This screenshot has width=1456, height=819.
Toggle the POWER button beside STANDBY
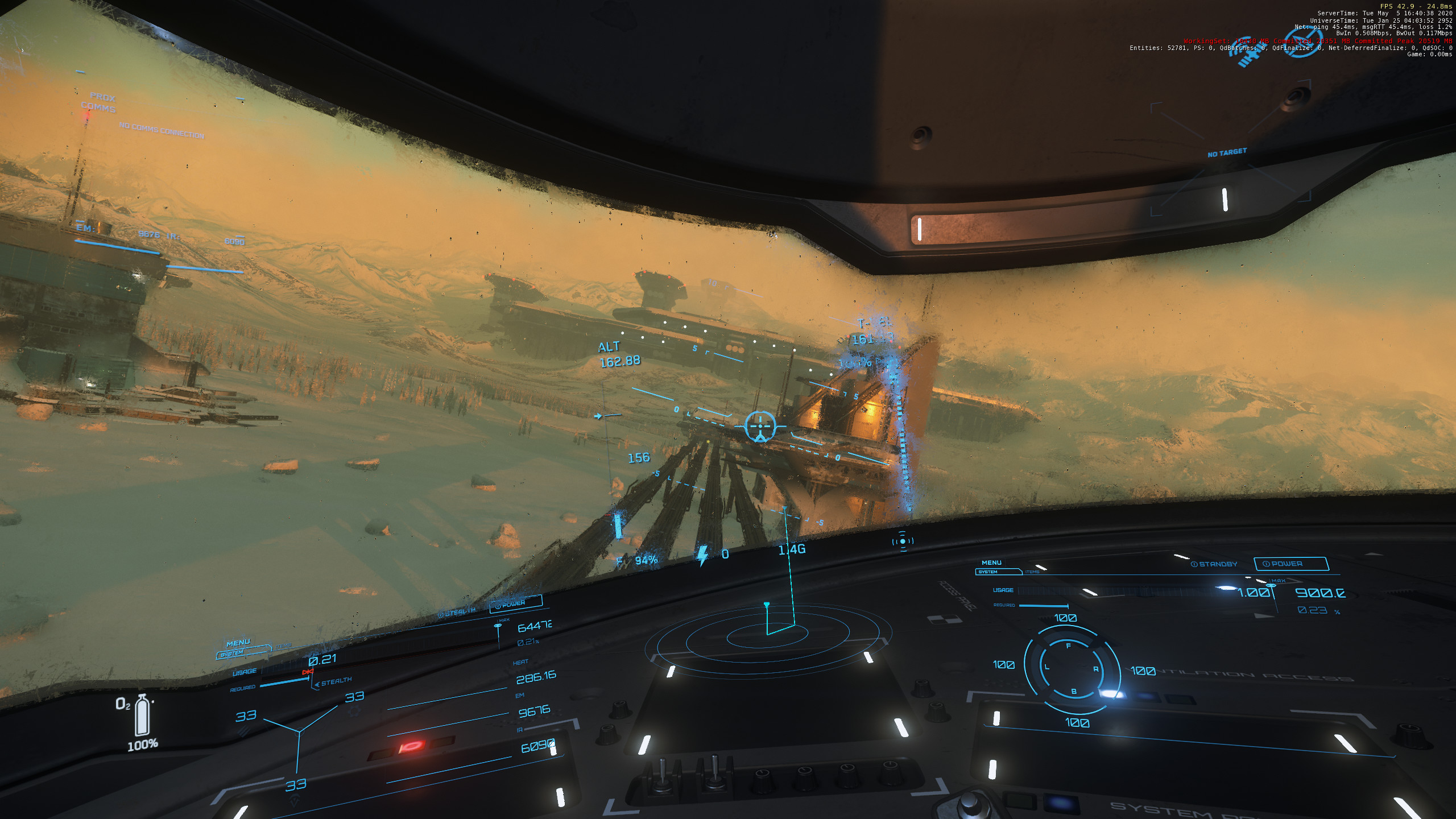coord(1290,564)
